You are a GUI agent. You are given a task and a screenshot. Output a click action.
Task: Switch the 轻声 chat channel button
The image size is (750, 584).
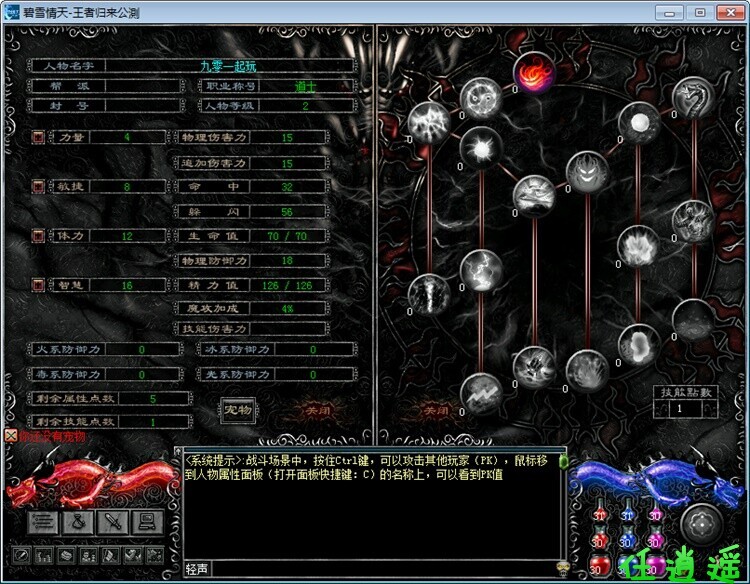click(197, 569)
